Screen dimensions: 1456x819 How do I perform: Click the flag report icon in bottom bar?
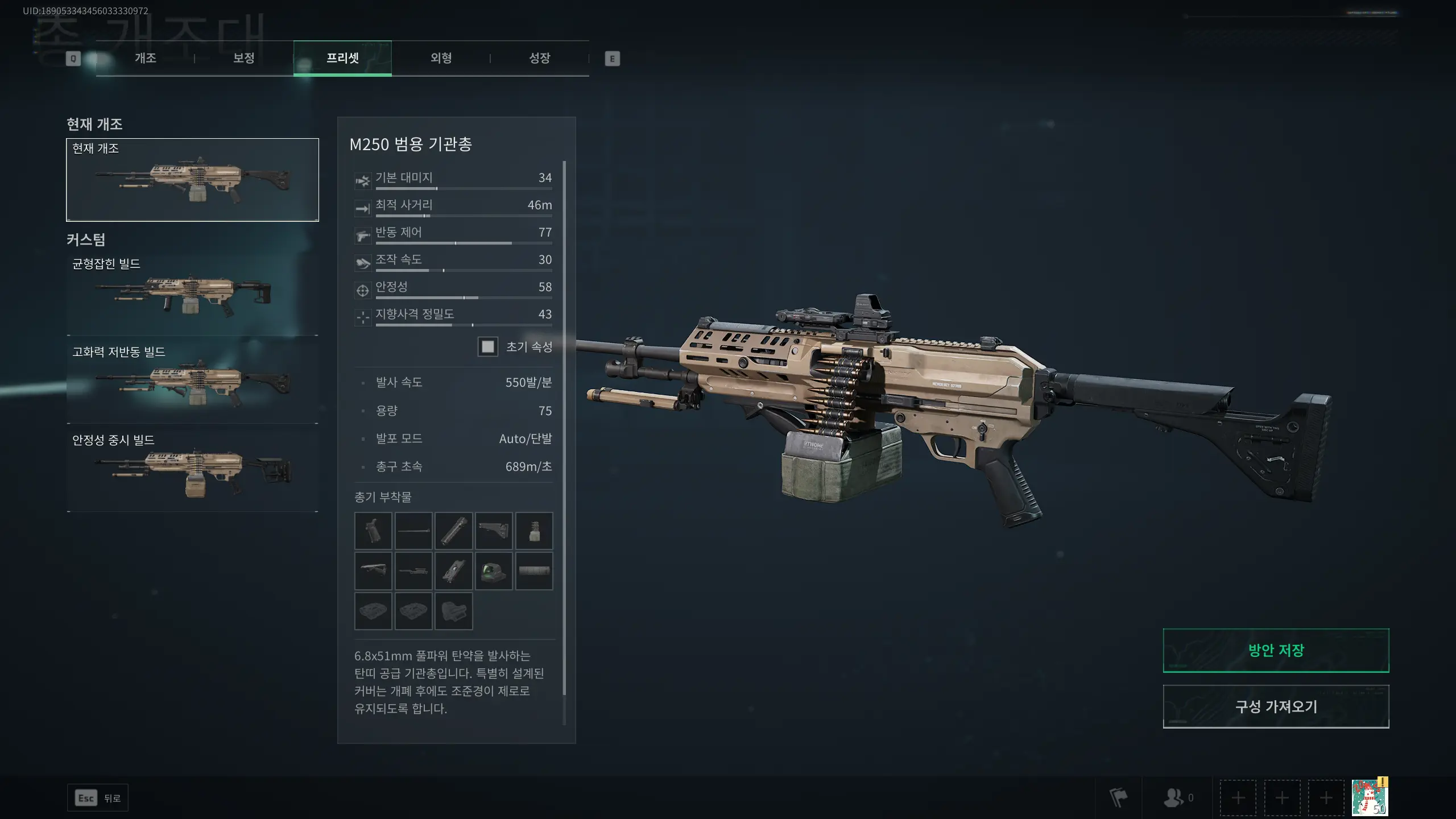point(1119,797)
